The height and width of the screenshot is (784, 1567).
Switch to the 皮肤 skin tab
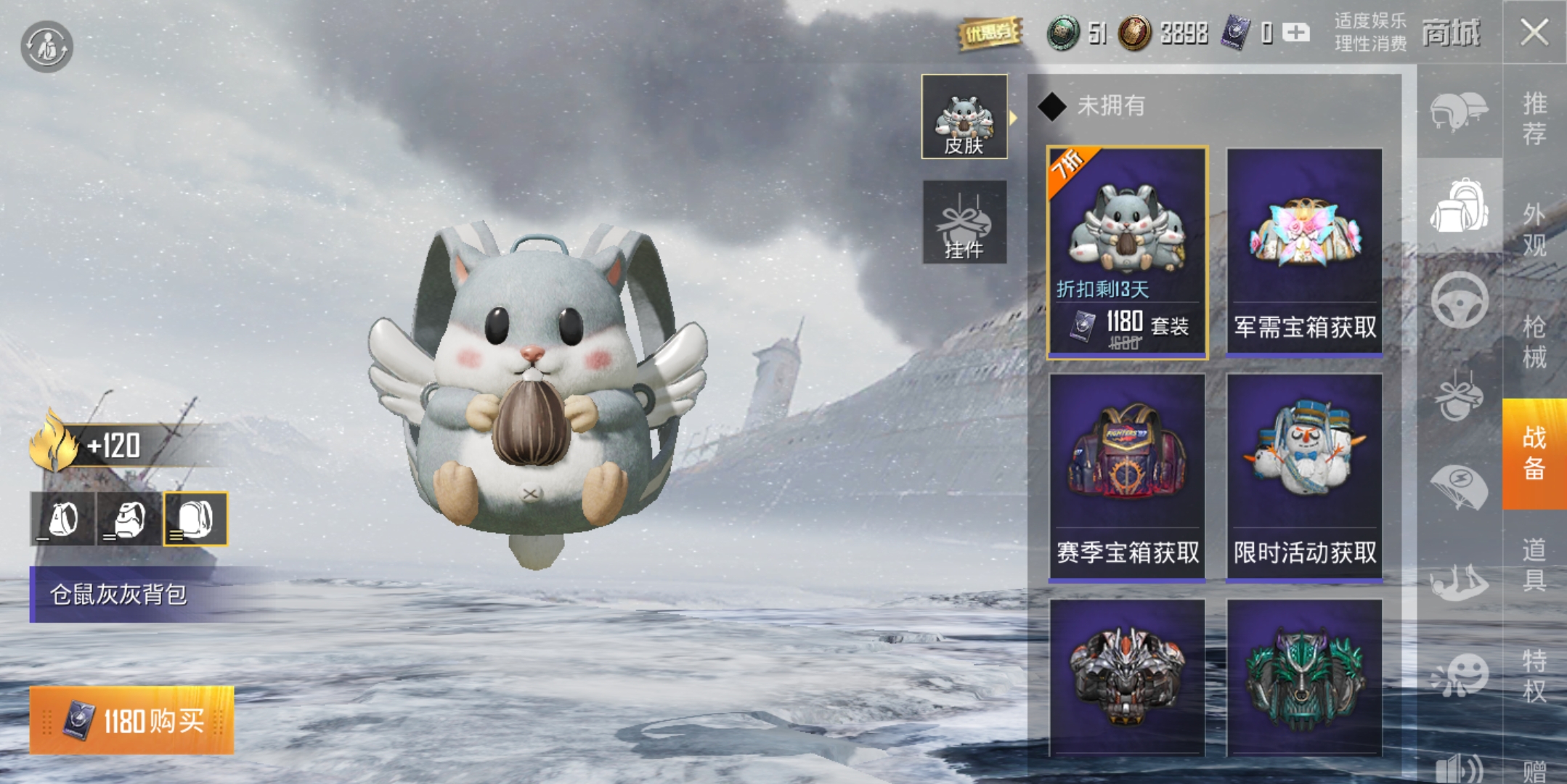click(964, 117)
